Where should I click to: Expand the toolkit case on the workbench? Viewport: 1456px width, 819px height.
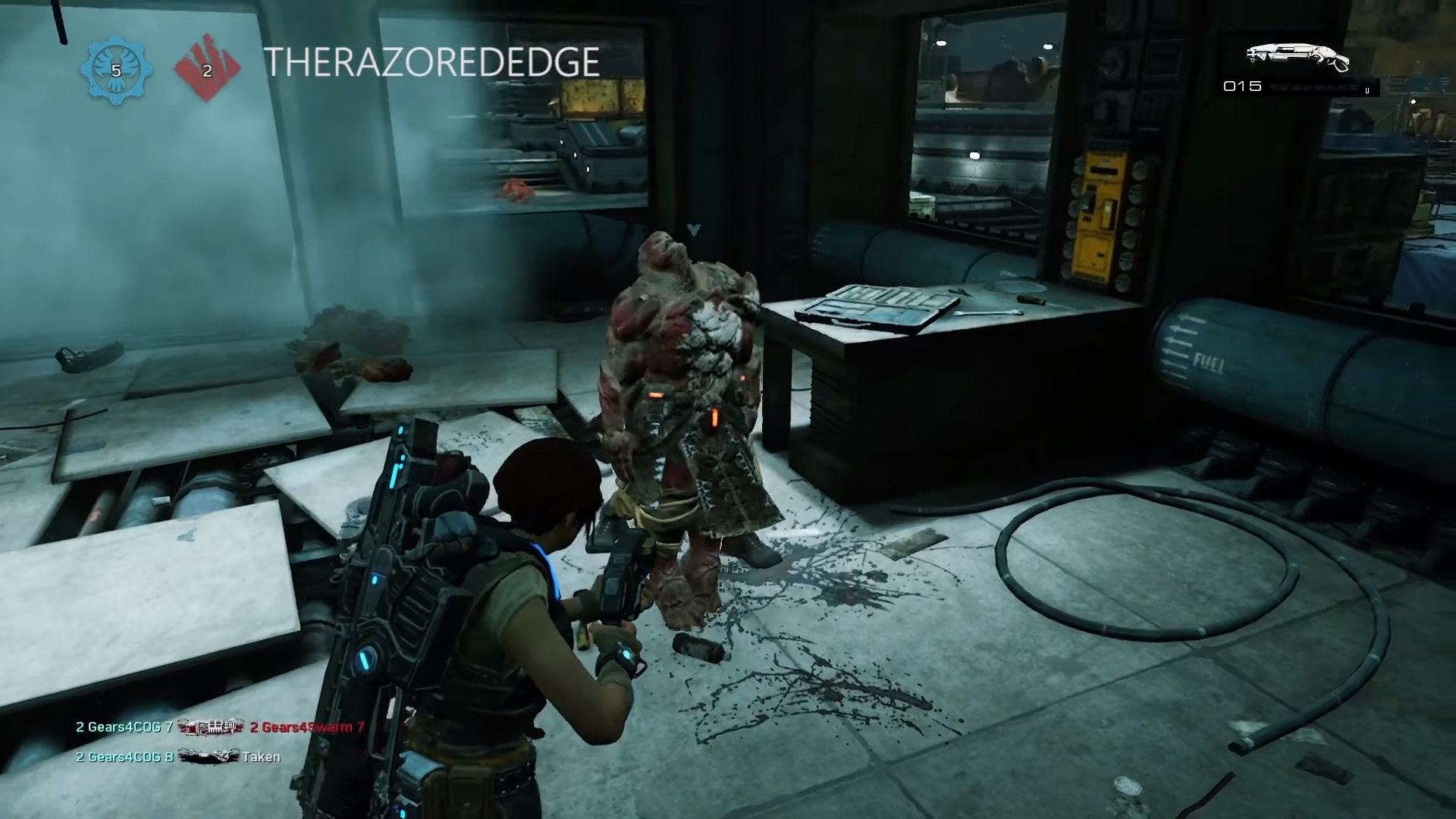(x=880, y=303)
